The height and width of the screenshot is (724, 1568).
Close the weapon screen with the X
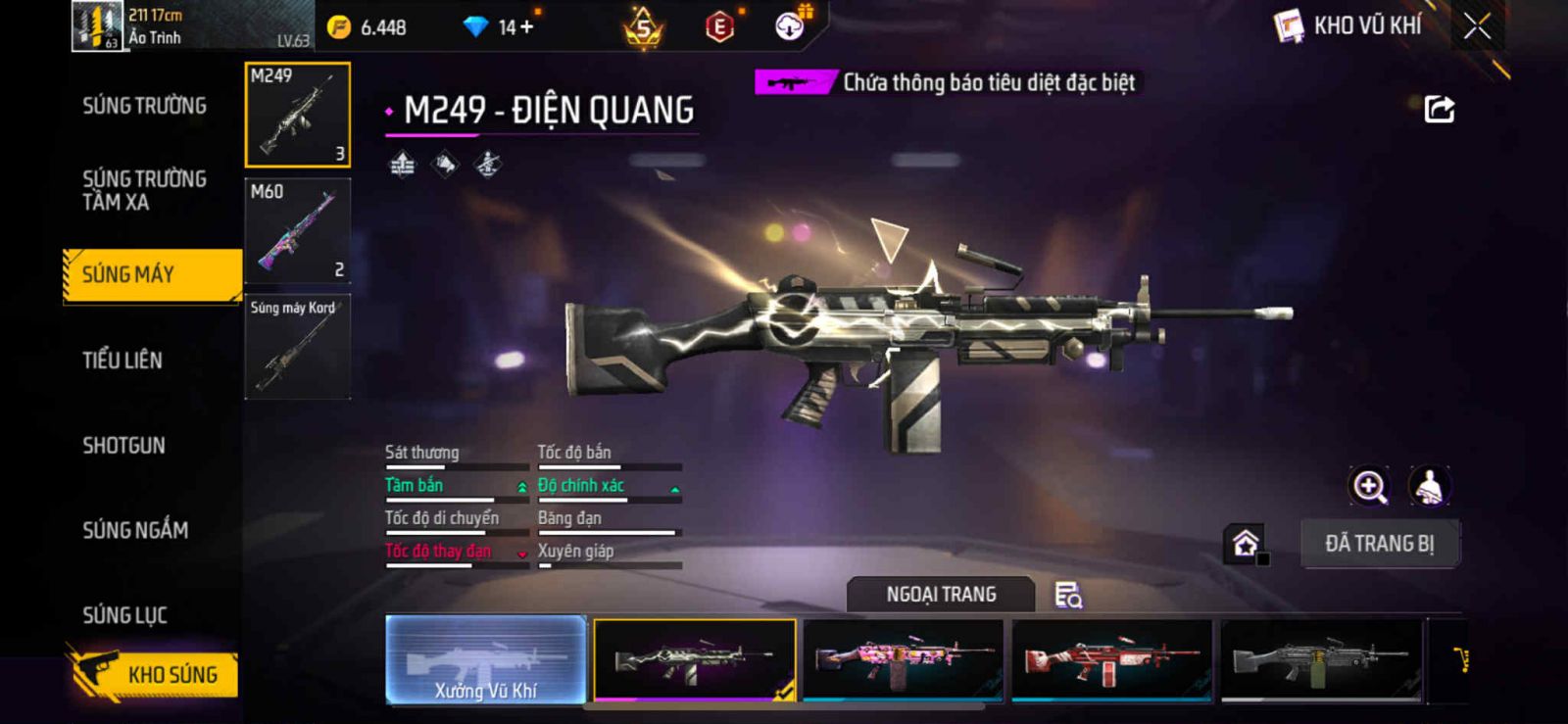[x=1477, y=26]
